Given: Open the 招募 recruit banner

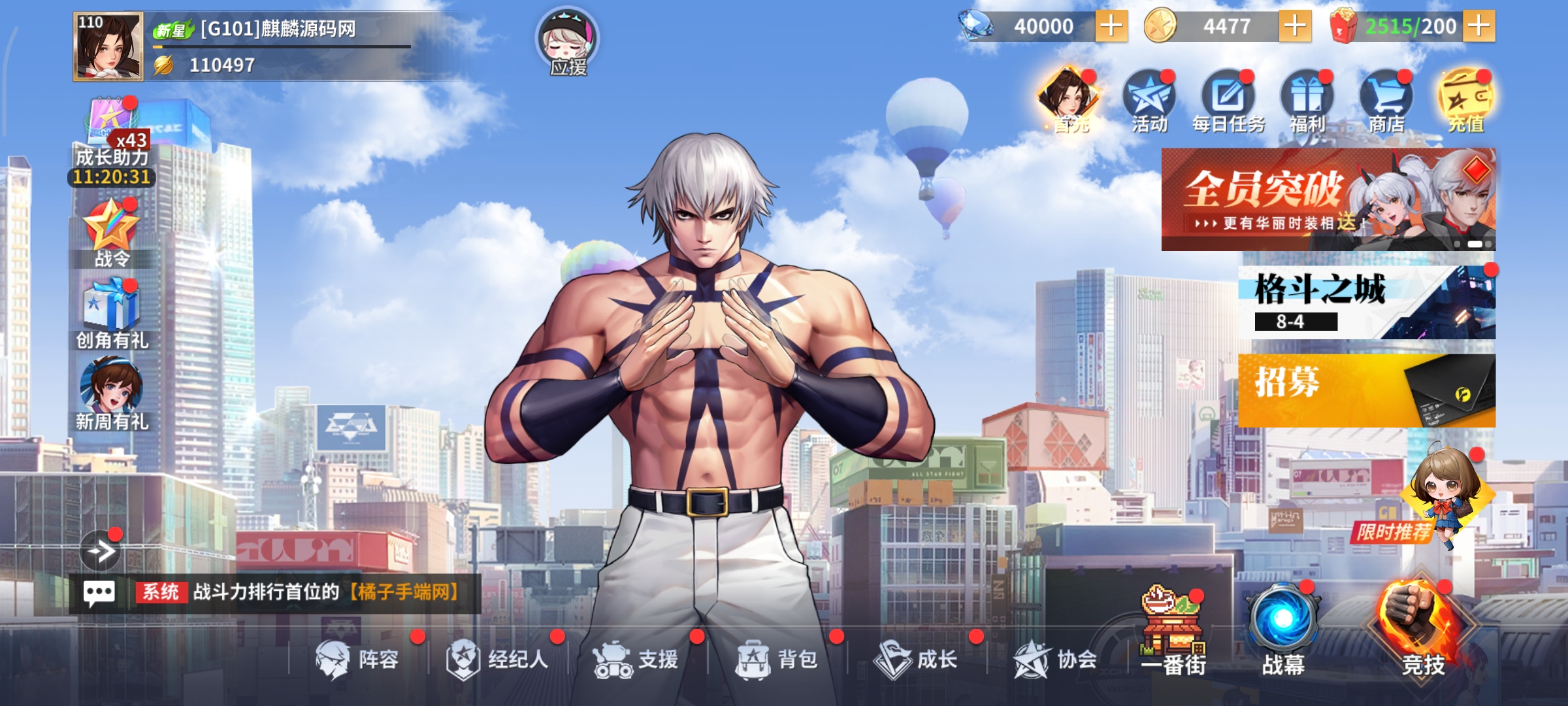Looking at the screenshot, I should point(1366,390).
